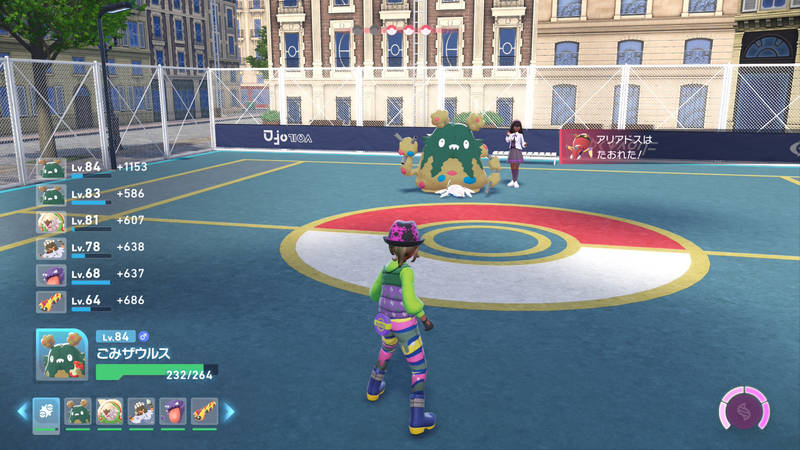Activate the Mega Evolution gauge icon

[x=744, y=410]
